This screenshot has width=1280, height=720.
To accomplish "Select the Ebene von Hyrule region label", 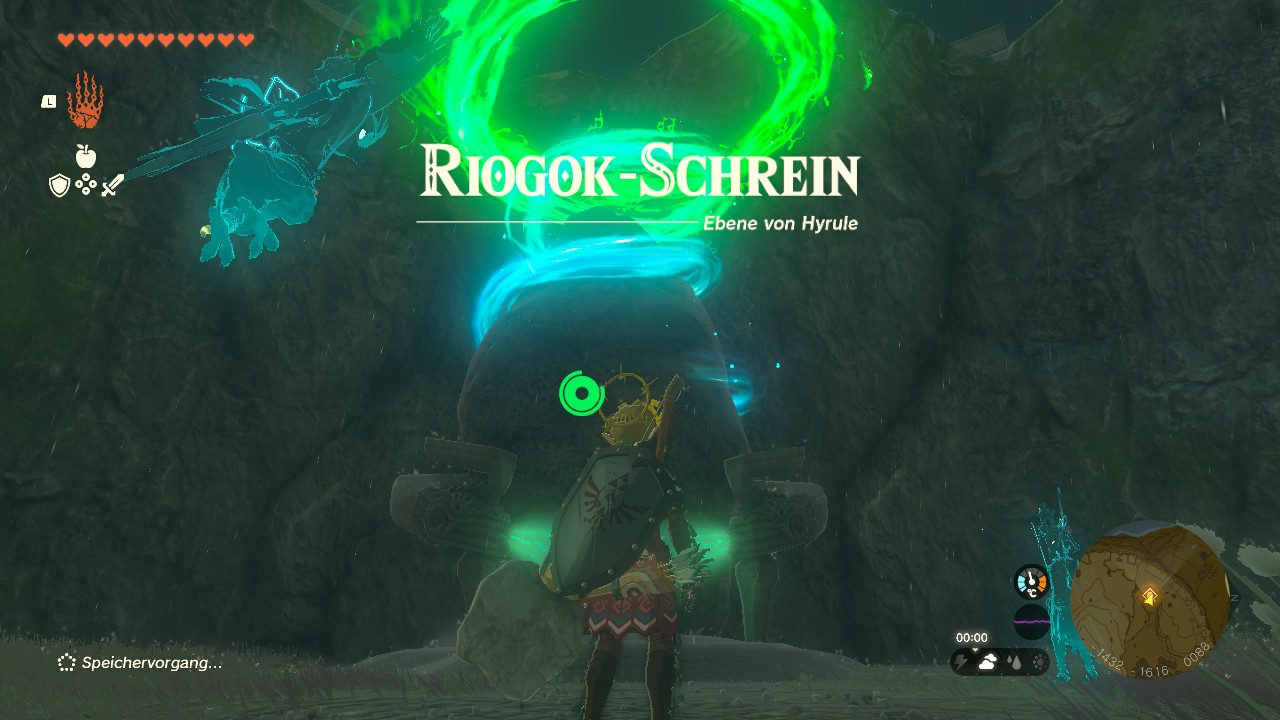I will pyautogui.click(x=780, y=224).
